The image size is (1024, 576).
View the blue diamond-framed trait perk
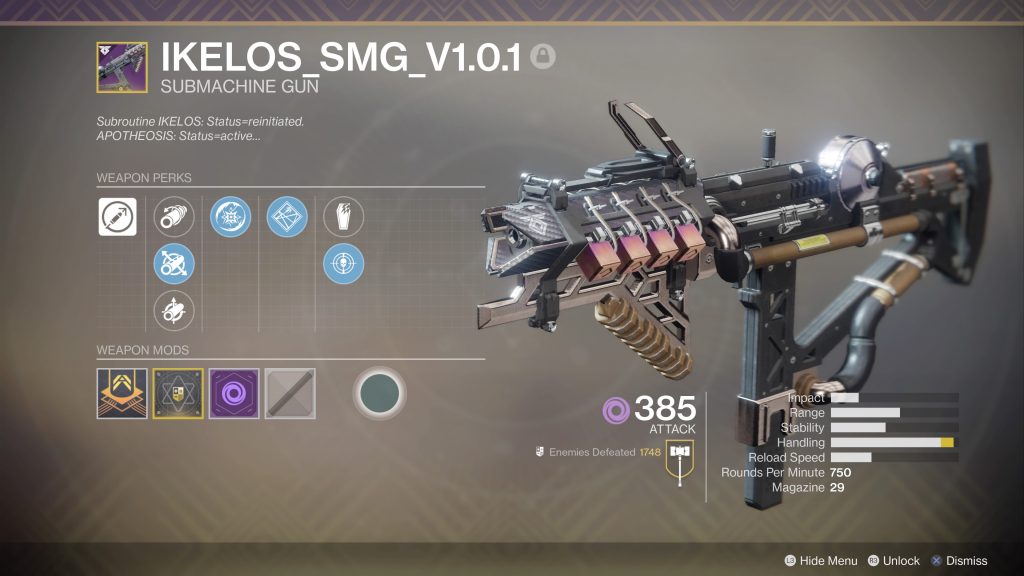pos(287,217)
